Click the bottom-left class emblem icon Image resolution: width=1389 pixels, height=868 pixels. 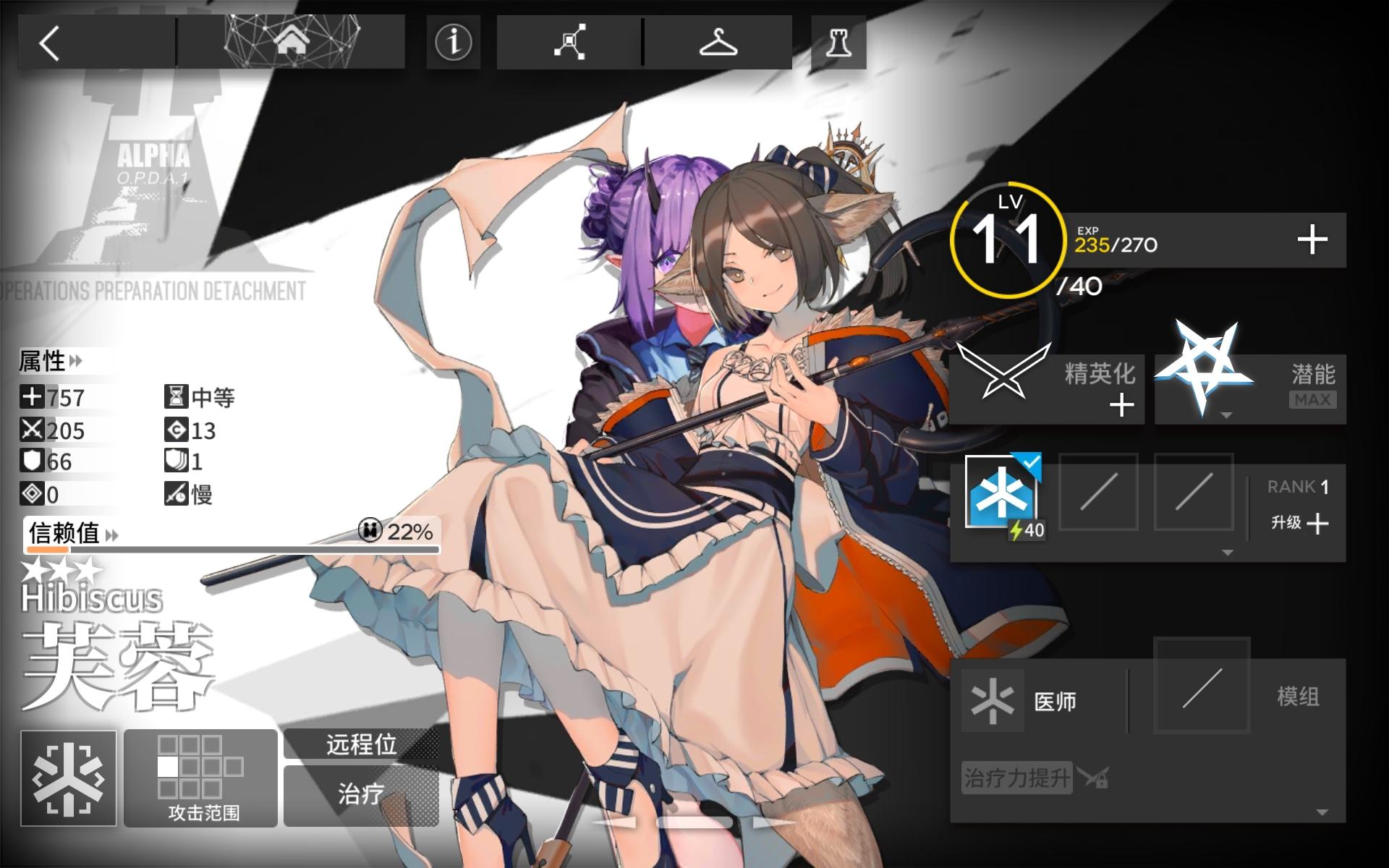click(69, 778)
